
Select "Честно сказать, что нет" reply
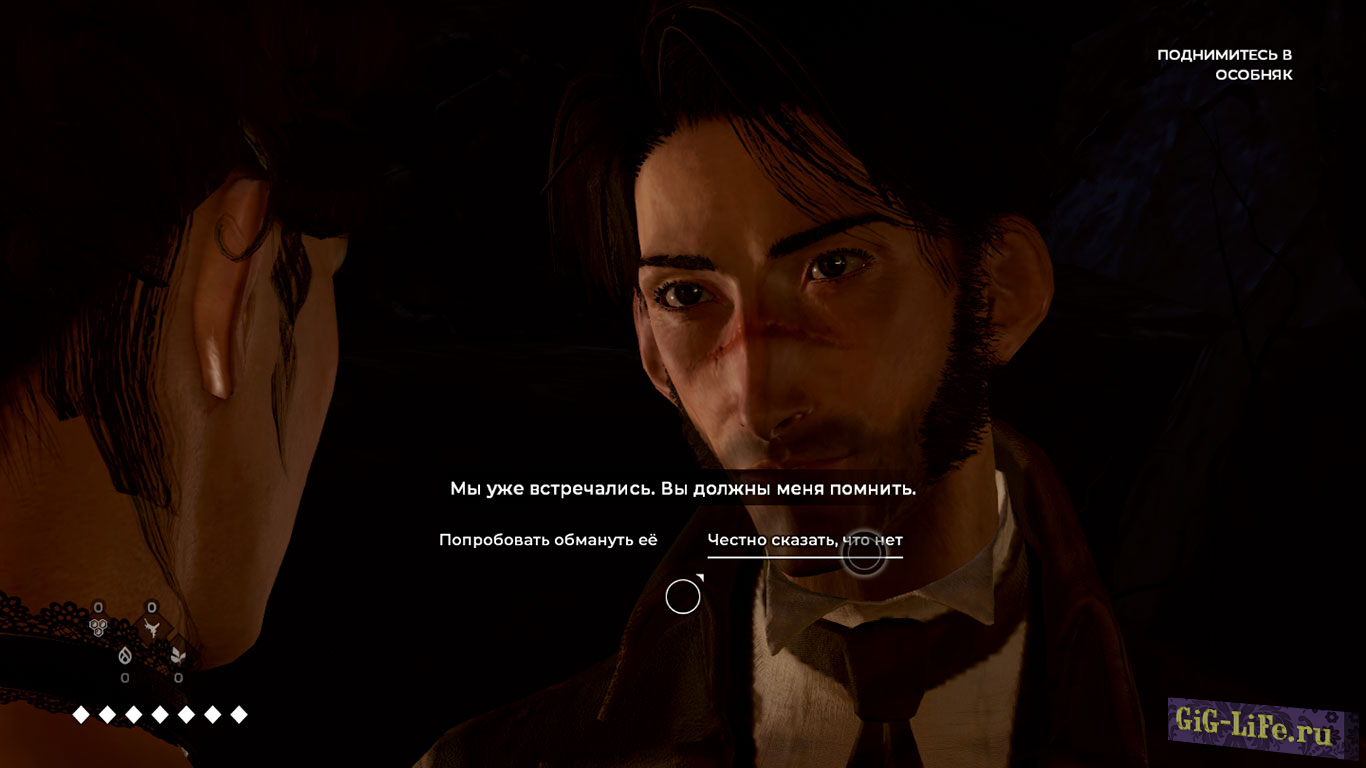coord(805,540)
